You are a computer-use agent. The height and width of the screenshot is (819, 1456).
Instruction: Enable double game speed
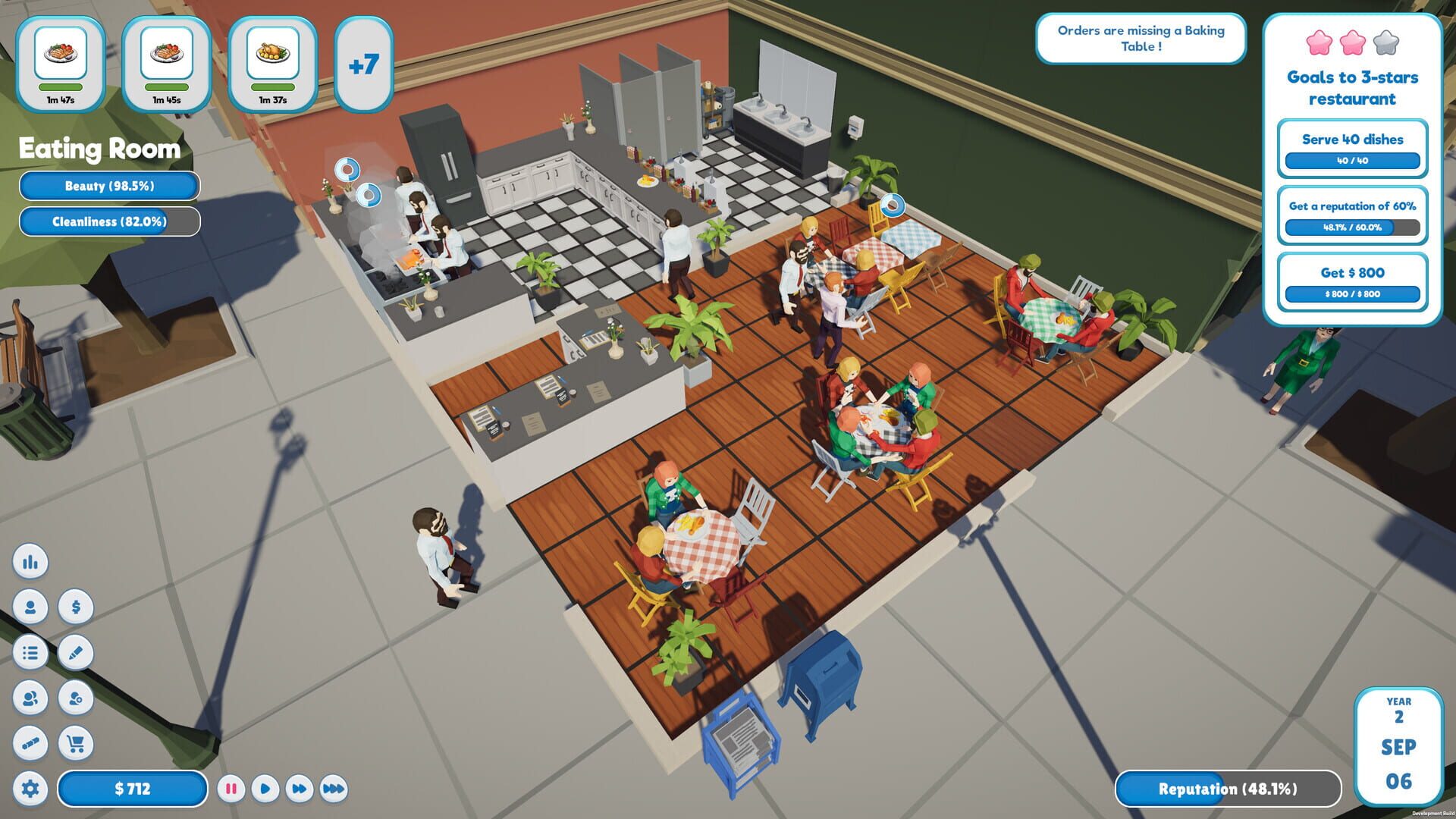298,789
